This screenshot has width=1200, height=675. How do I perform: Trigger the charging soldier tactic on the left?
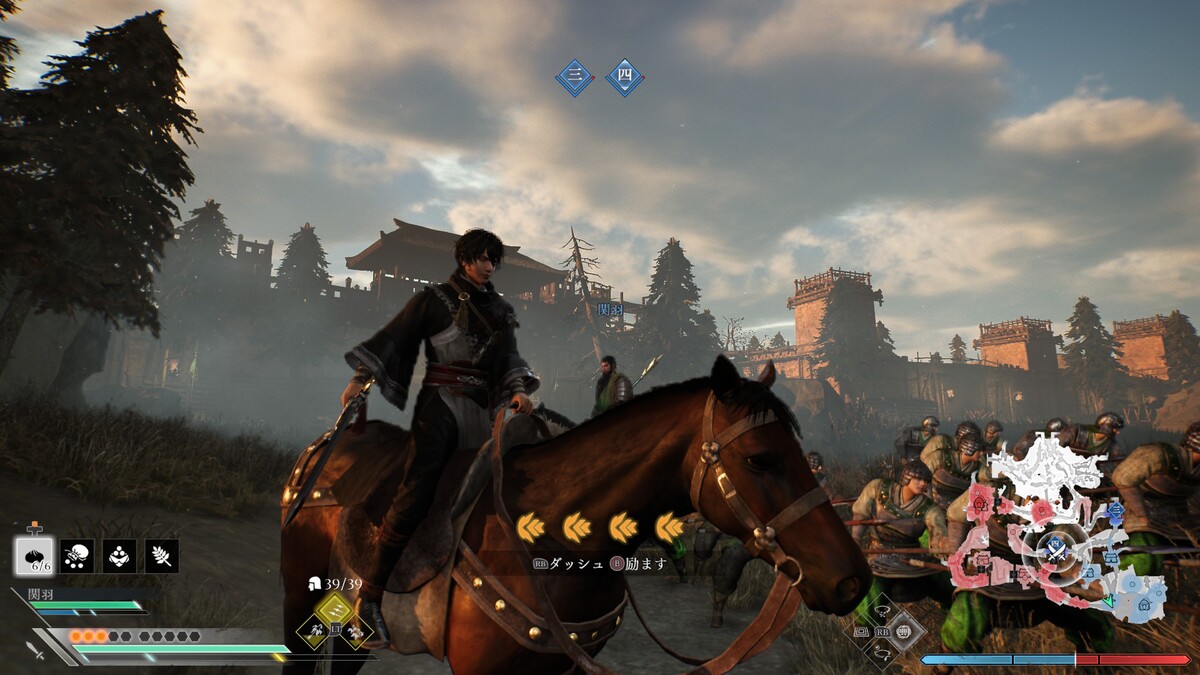(x=314, y=630)
